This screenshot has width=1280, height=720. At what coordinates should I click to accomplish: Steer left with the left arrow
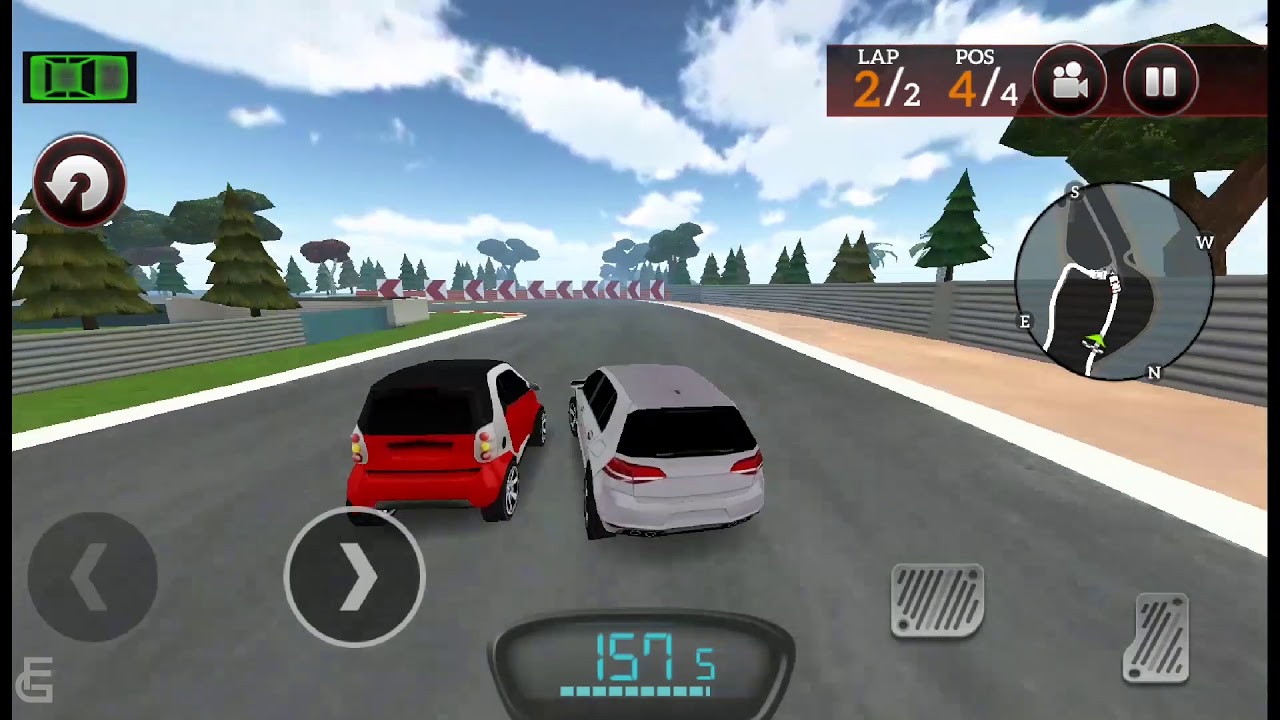(x=92, y=577)
